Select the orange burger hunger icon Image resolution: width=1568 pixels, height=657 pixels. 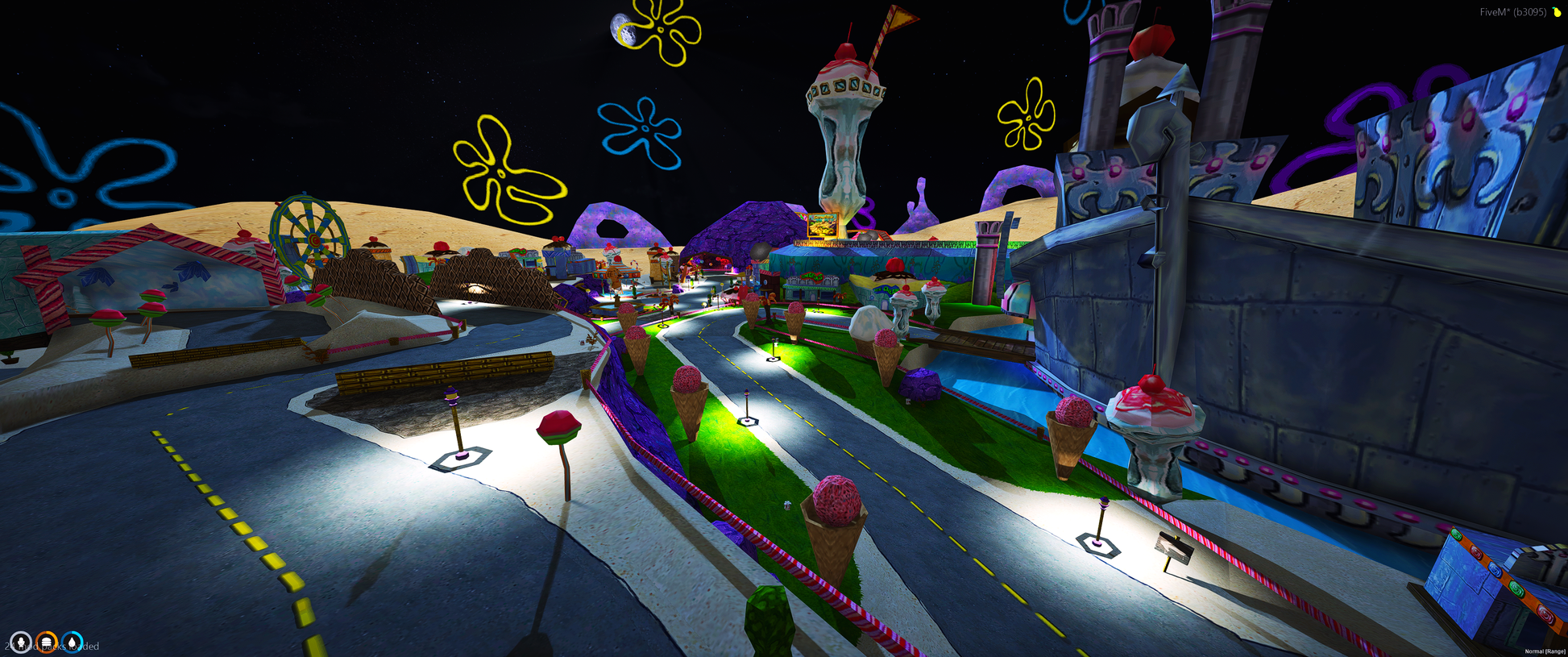coord(47,642)
